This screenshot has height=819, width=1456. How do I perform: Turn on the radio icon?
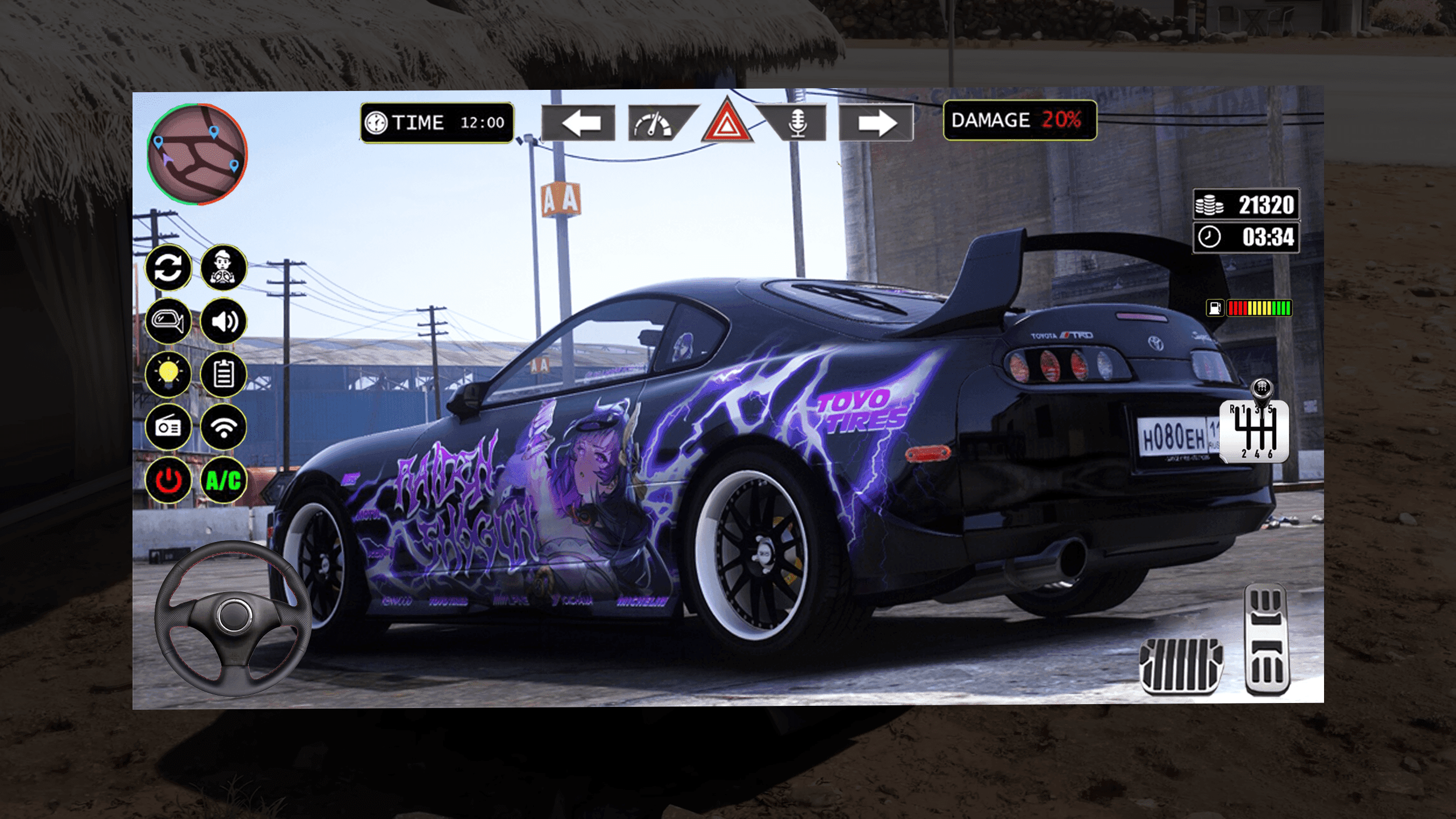[x=168, y=427]
